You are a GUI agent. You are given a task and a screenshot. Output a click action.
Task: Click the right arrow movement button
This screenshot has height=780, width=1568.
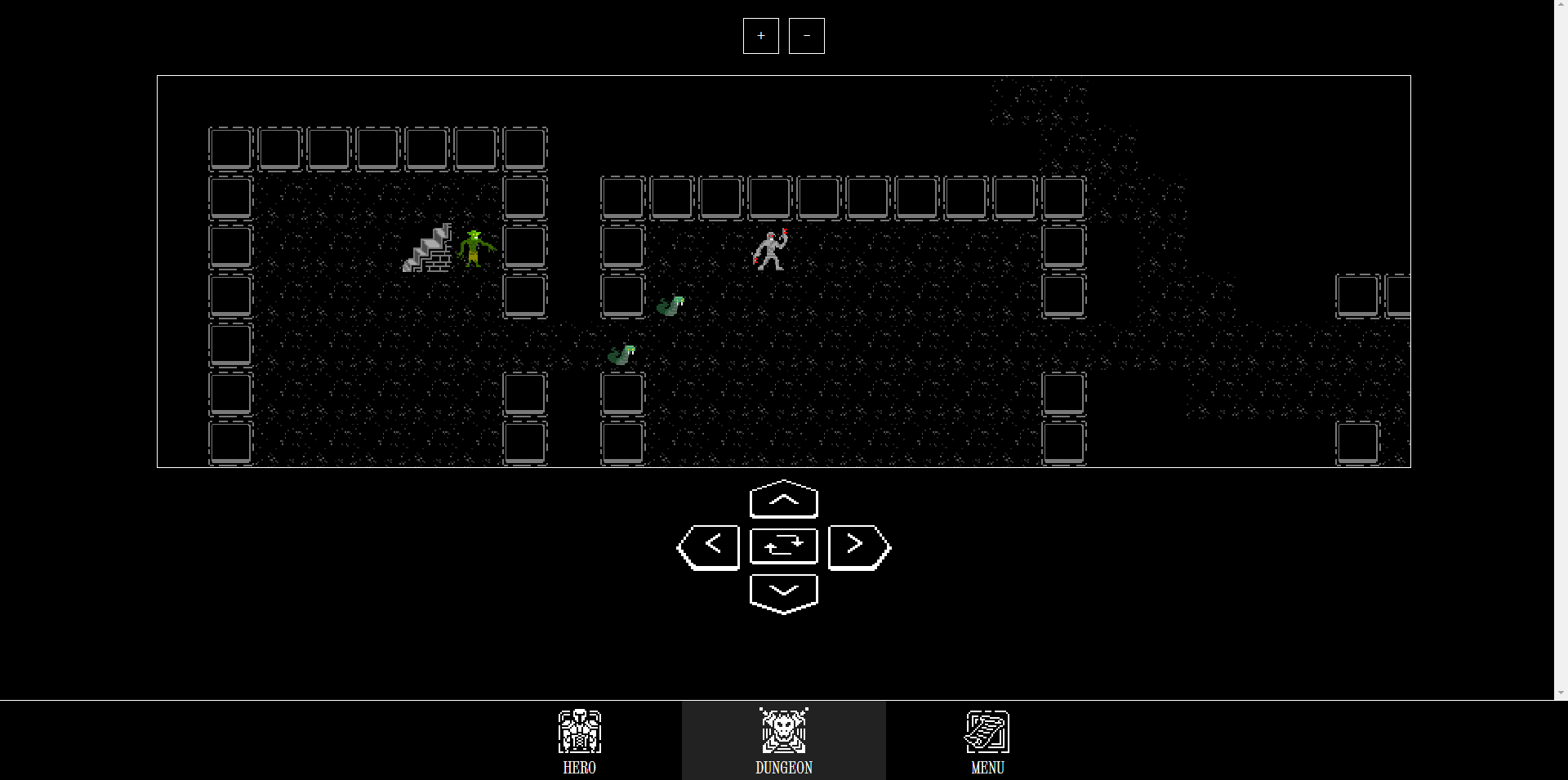coord(858,546)
